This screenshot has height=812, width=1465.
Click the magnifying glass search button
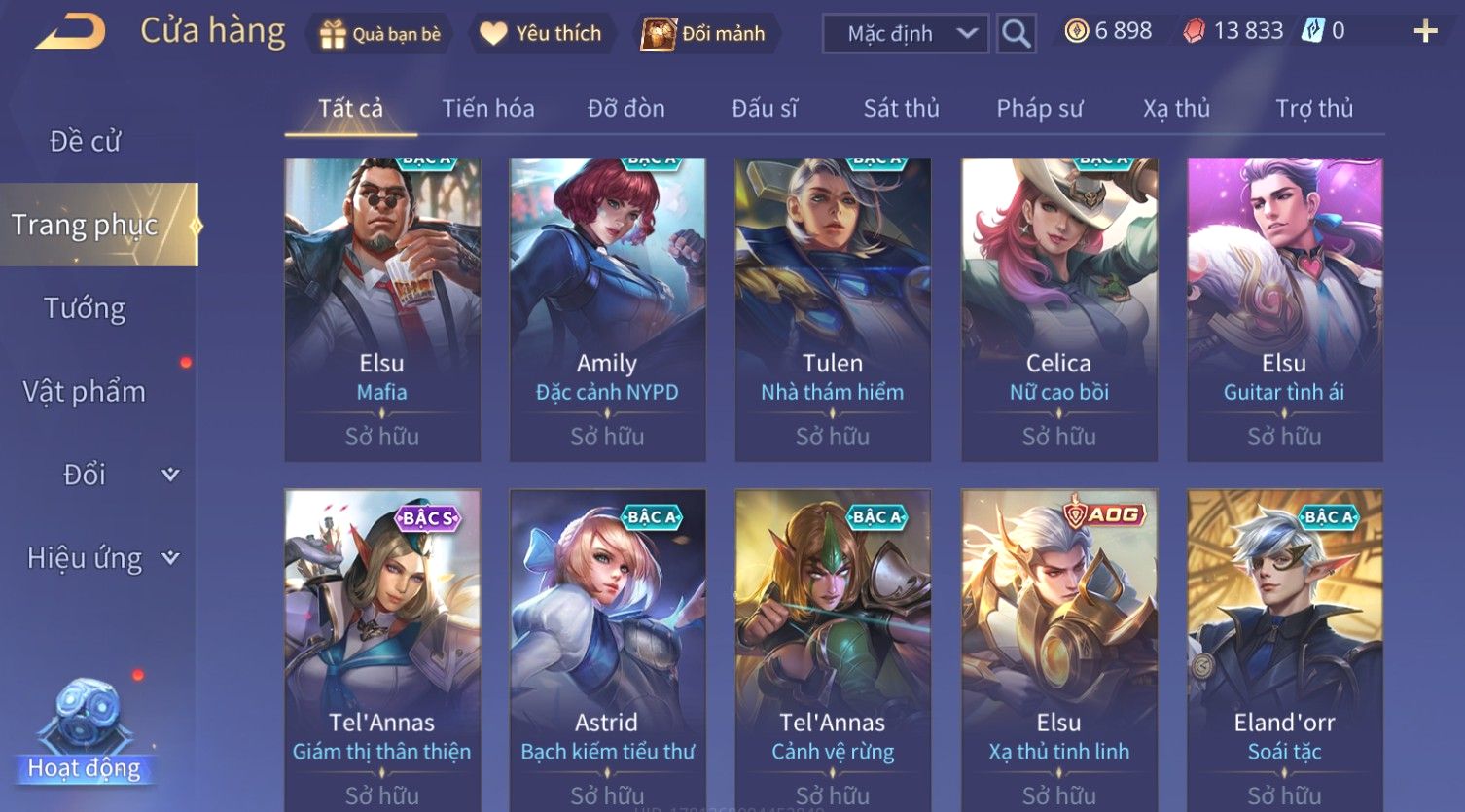point(1016,34)
